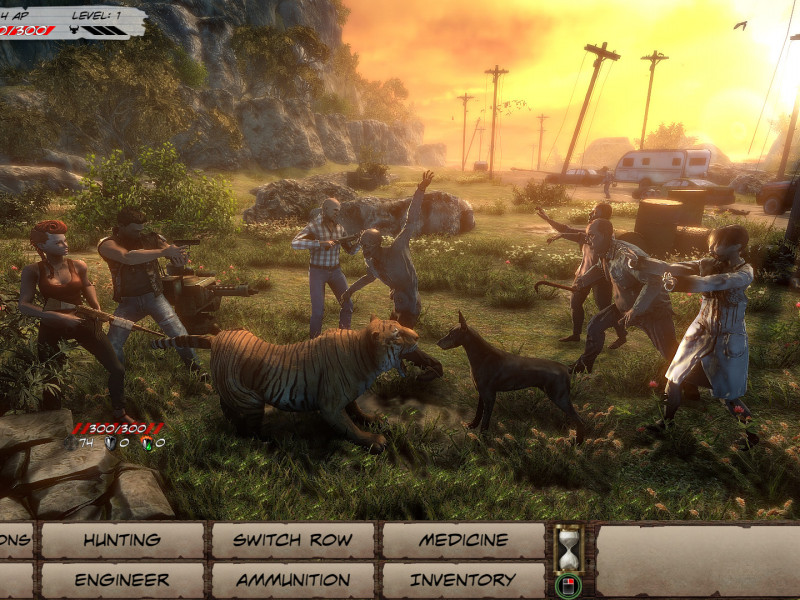This screenshot has height=600, width=800.
Task: Open the Inventory
Action: click(463, 580)
